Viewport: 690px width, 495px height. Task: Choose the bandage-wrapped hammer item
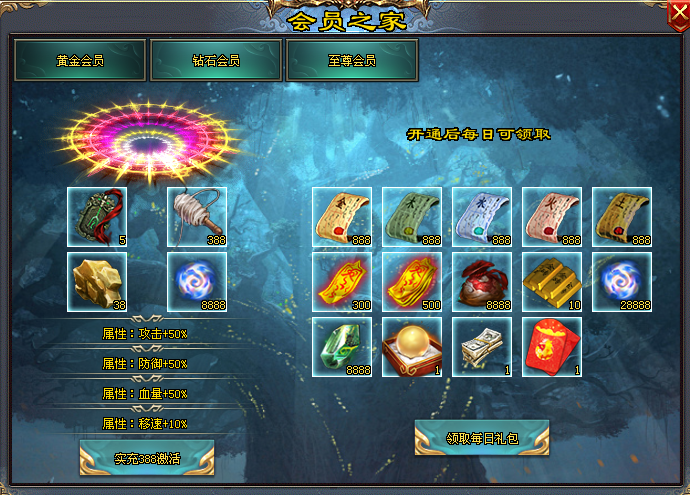tap(197, 217)
